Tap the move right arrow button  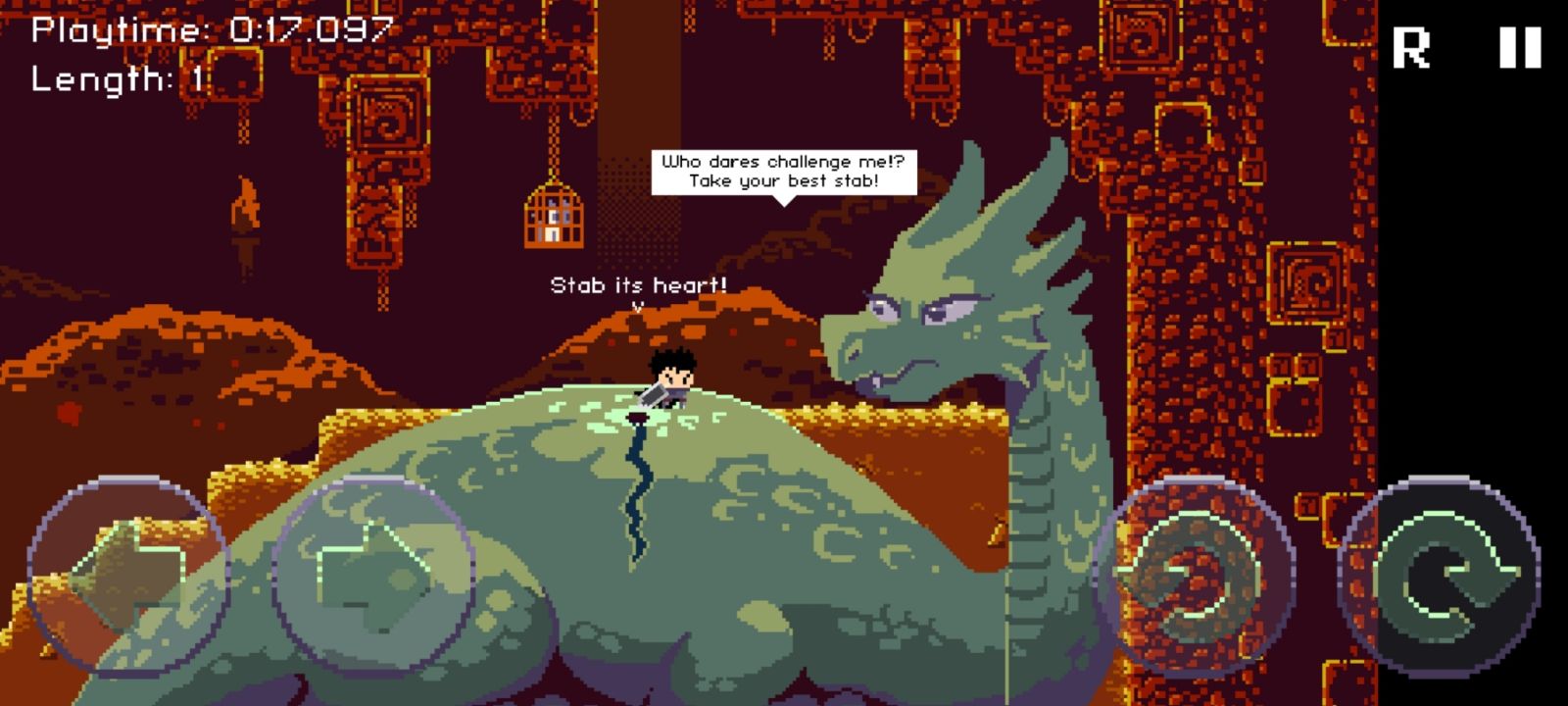(373, 576)
